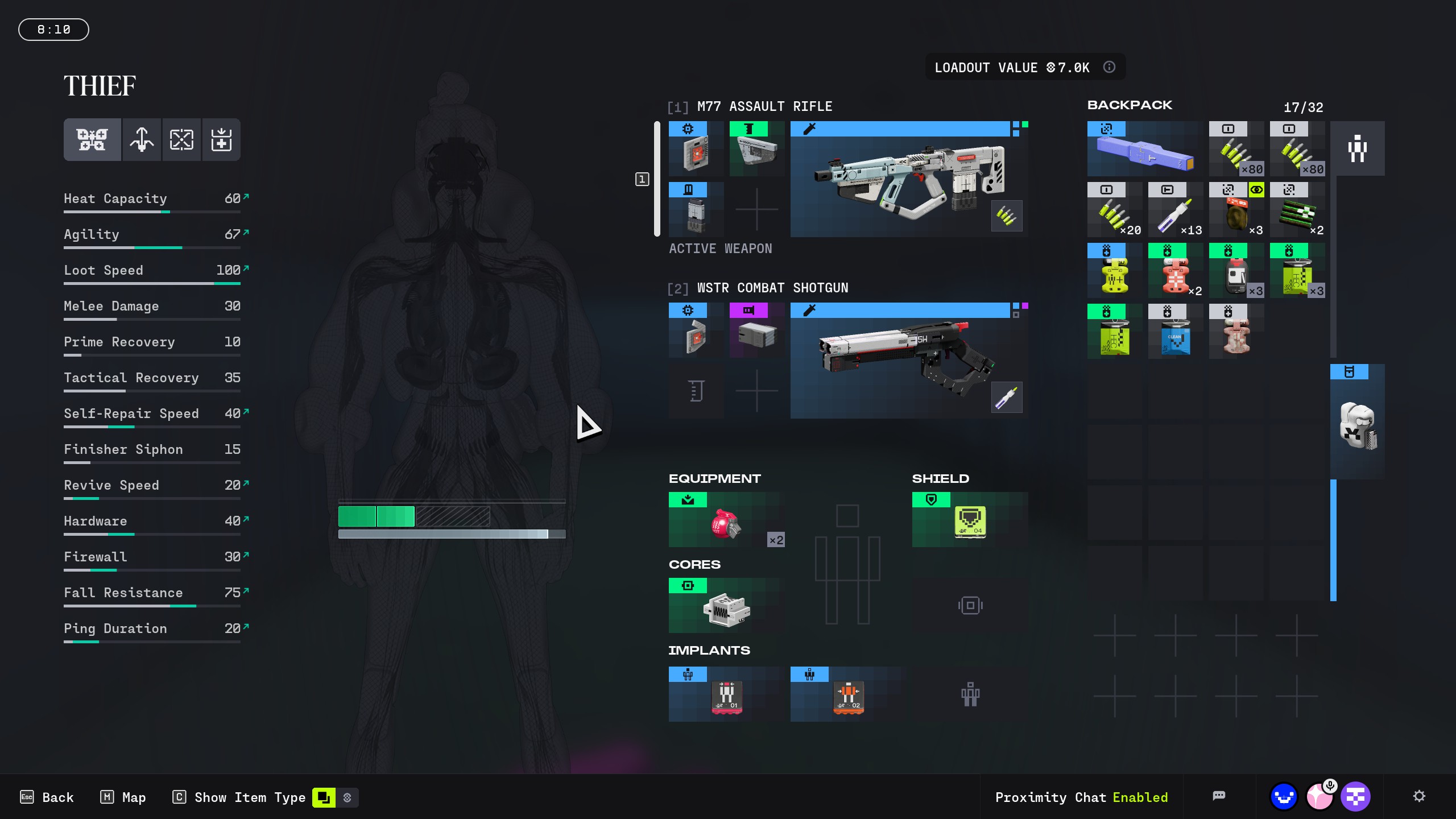Select the x20 yellow ammo stack
Screen dimensions: 1456x819
[x=1114, y=210]
